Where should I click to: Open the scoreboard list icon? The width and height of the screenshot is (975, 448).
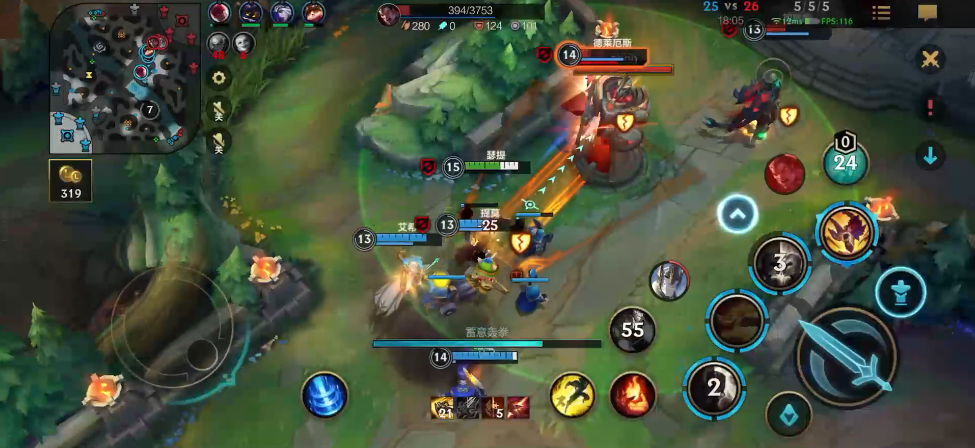click(x=881, y=13)
